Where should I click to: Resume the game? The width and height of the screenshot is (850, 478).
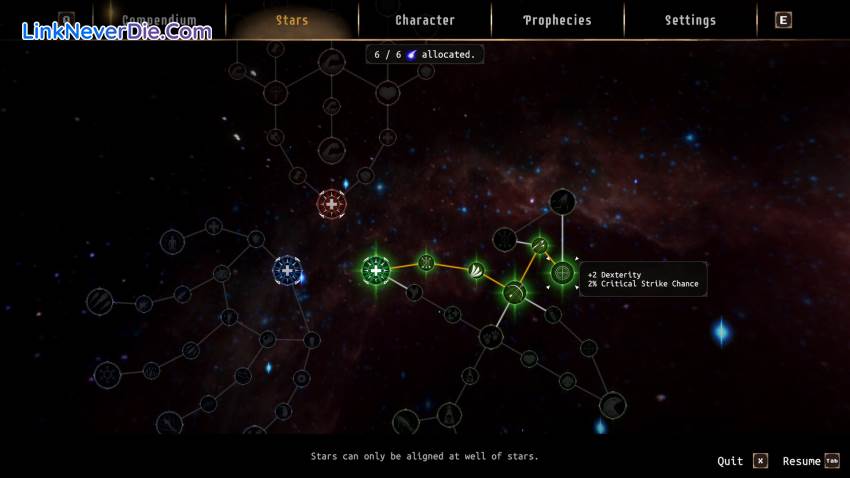click(811, 461)
